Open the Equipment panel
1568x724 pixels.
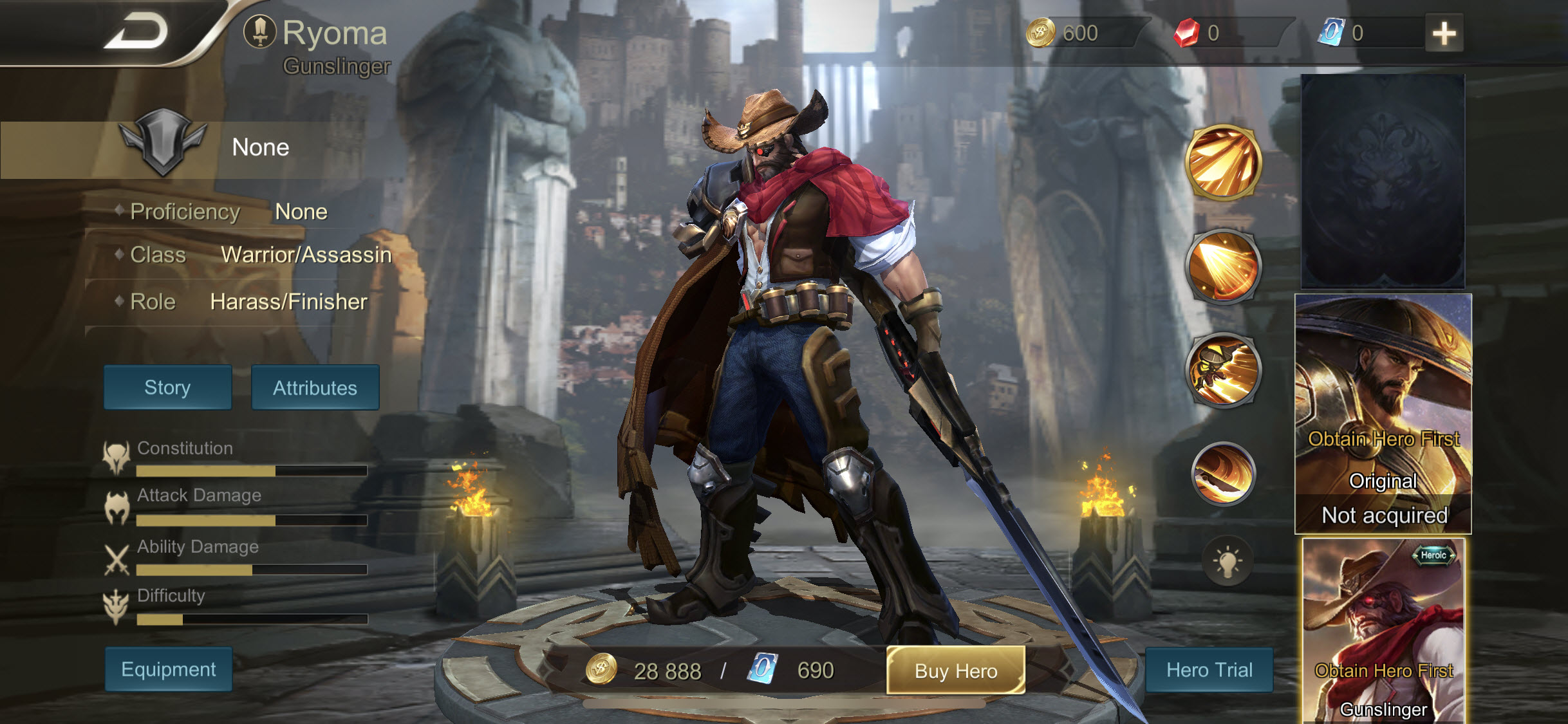tap(168, 669)
